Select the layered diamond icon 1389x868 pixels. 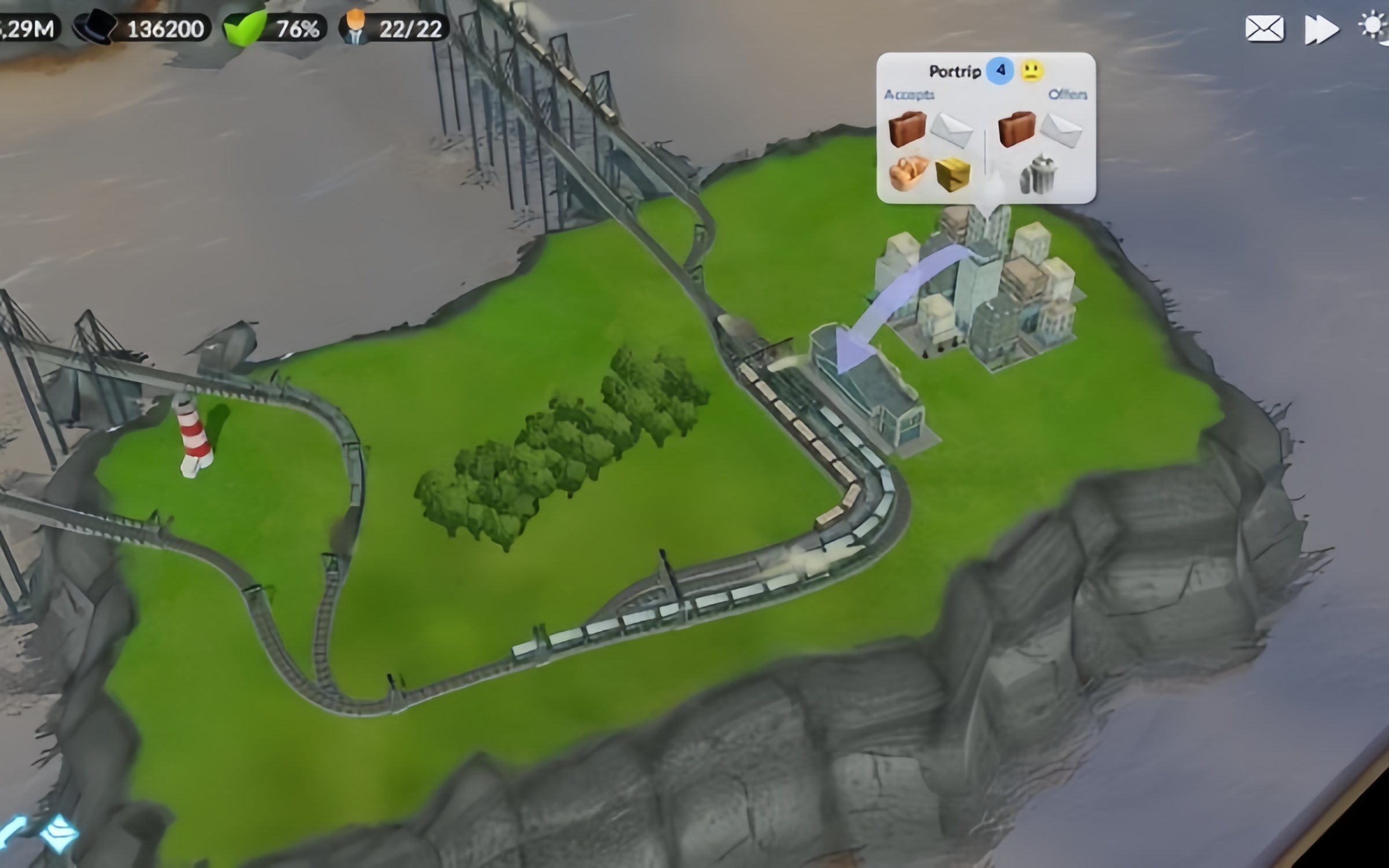[59, 833]
